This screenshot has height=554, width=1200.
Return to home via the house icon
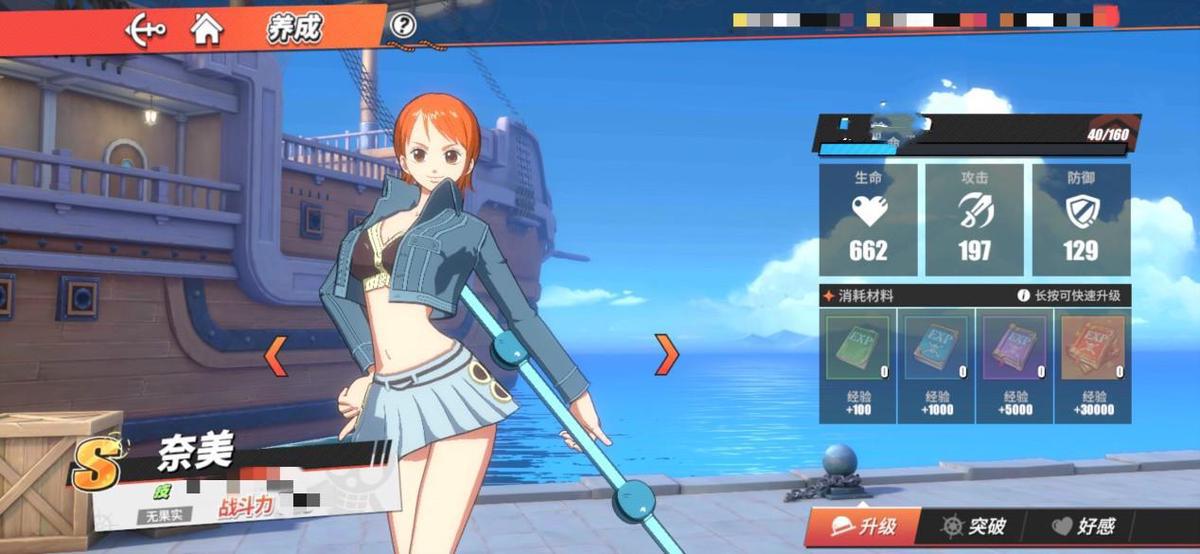[x=207, y=29]
